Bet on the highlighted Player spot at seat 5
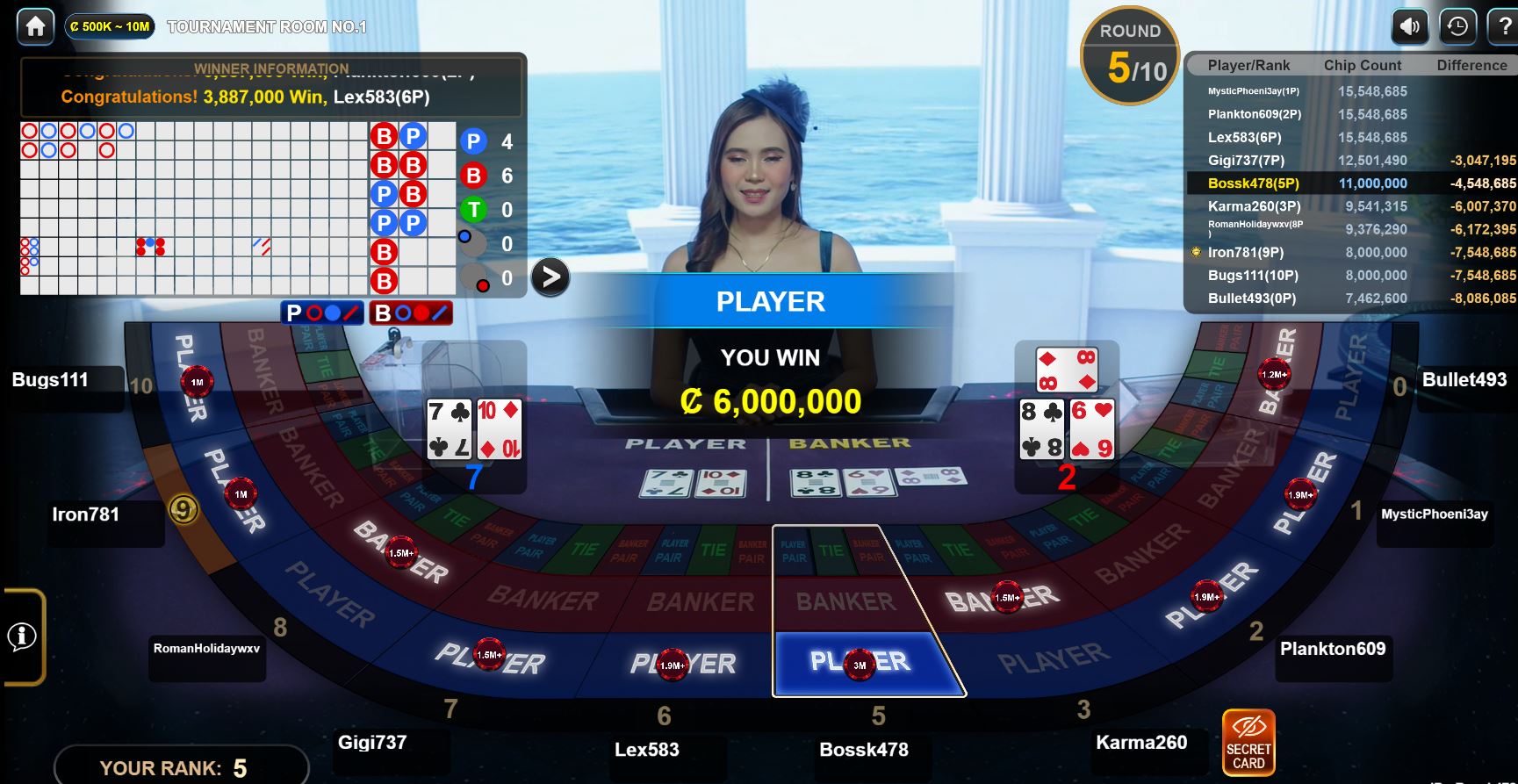Image resolution: width=1518 pixels, height=784 pixels. click(860, 663)
